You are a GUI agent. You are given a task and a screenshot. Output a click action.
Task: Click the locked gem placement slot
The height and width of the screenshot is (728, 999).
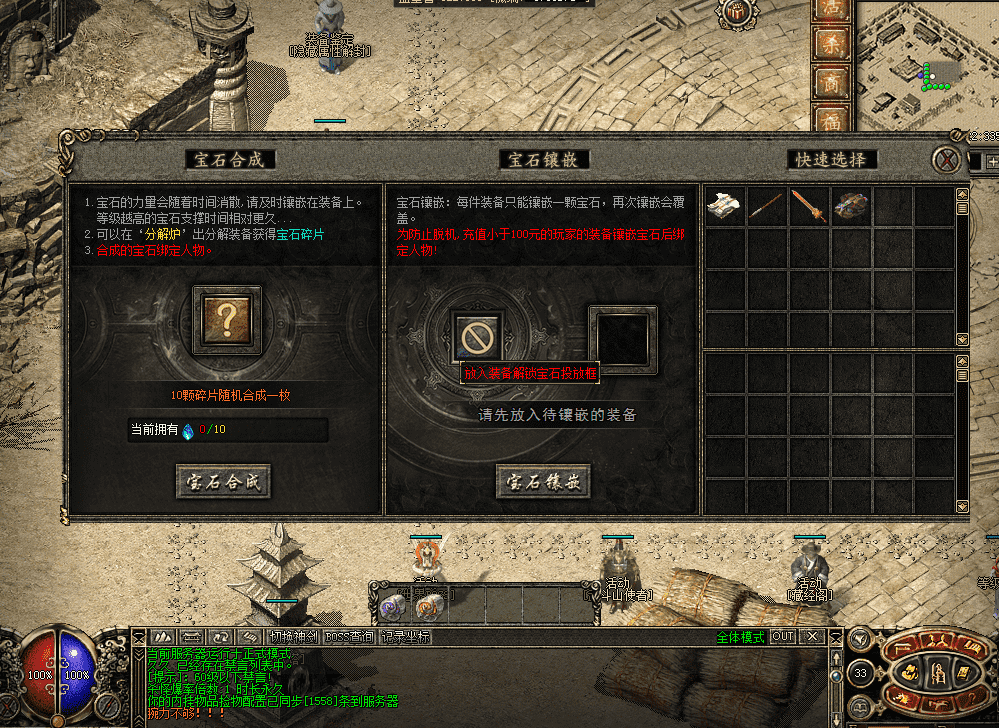(477, 335)
